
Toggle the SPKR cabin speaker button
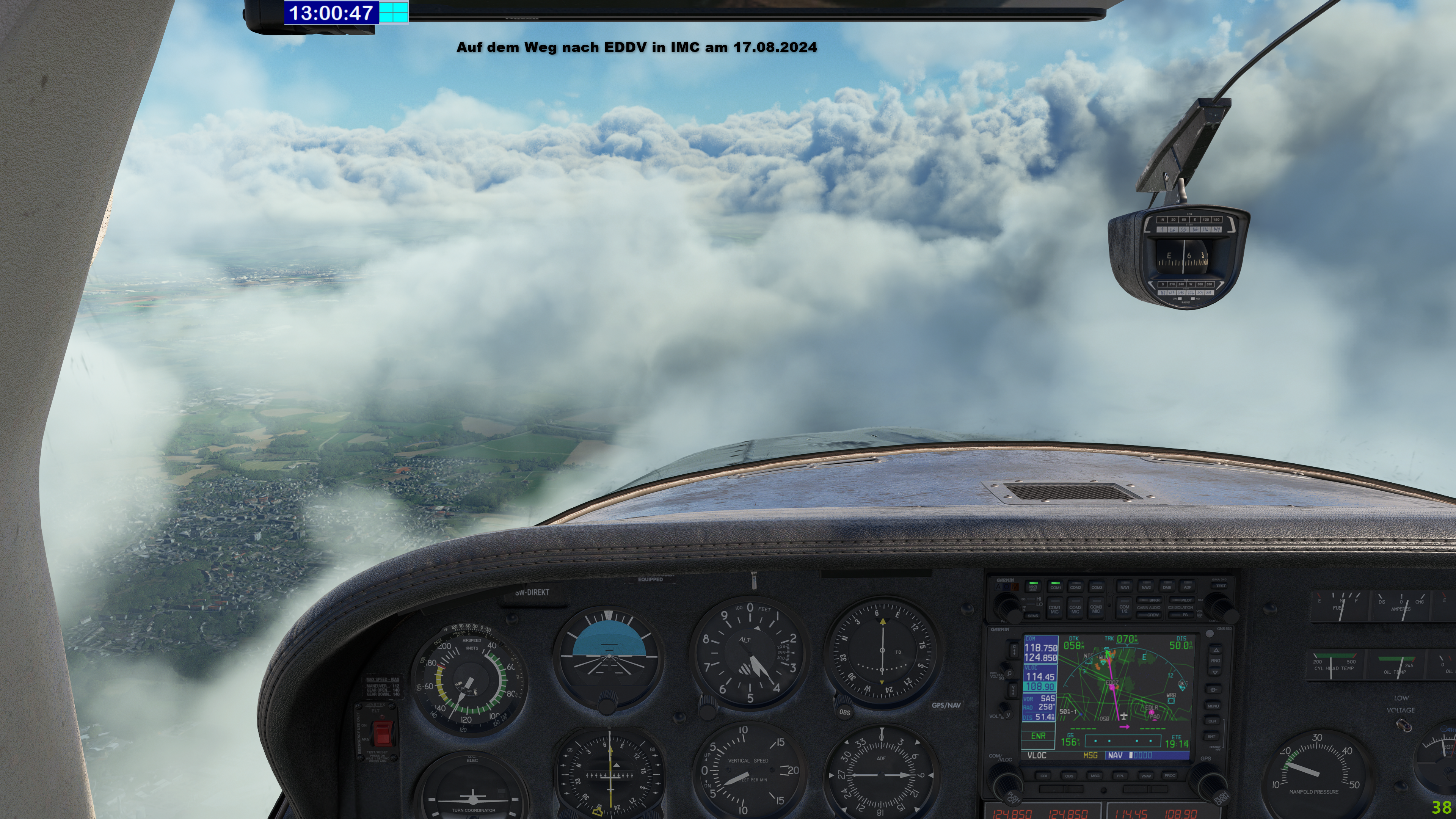(1150, 600)
